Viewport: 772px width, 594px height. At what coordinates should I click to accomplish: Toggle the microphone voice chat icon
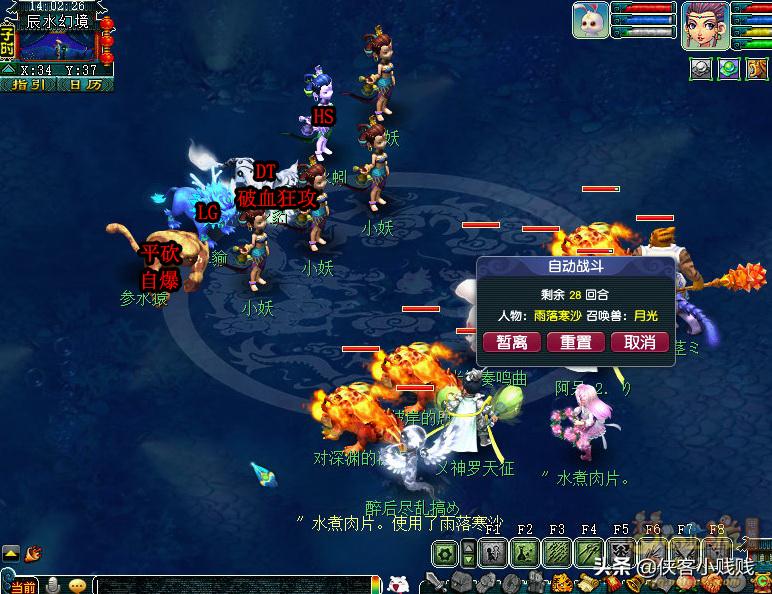tap(49, 585)
